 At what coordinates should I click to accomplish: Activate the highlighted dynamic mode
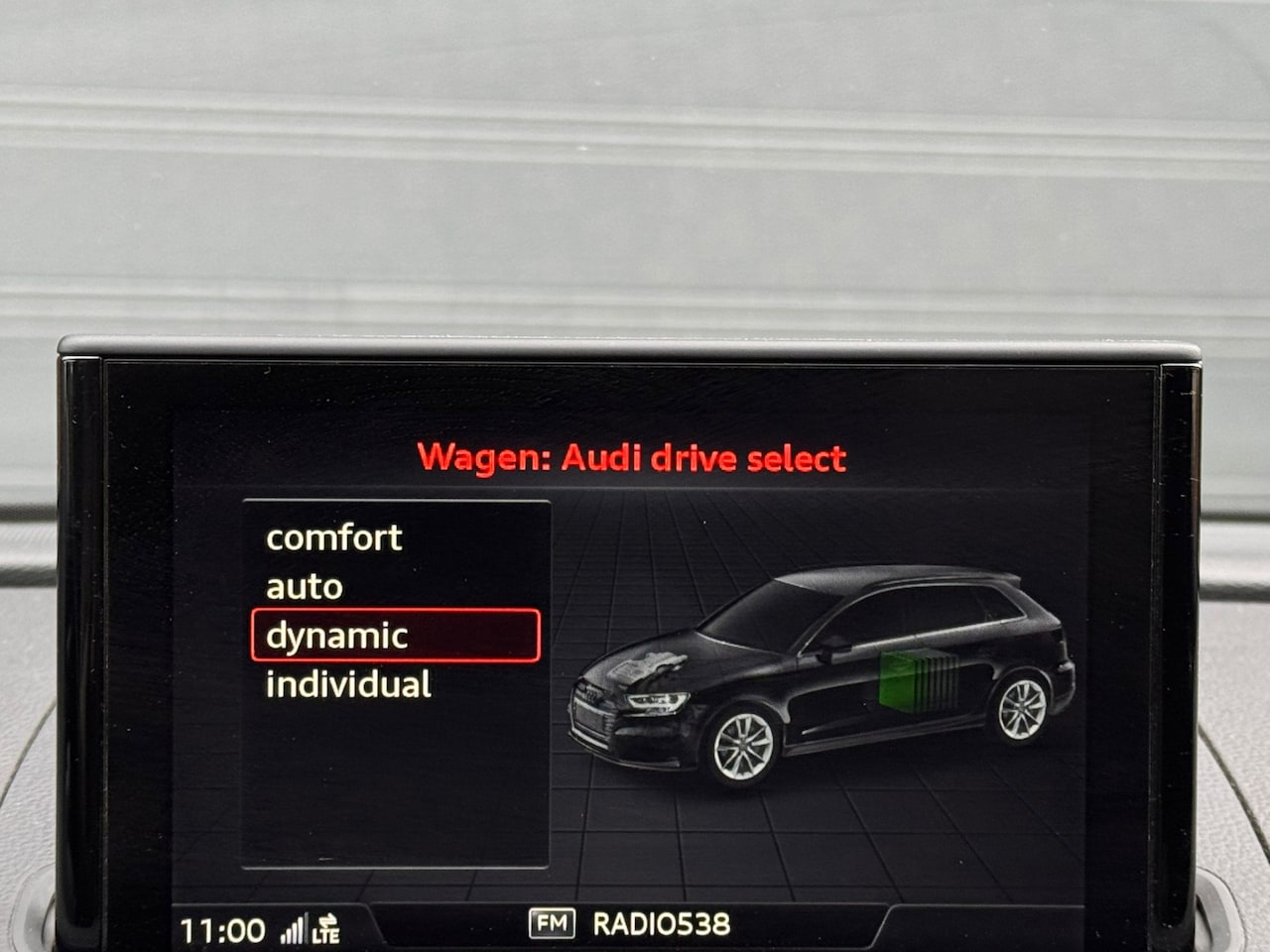point(395,636)
